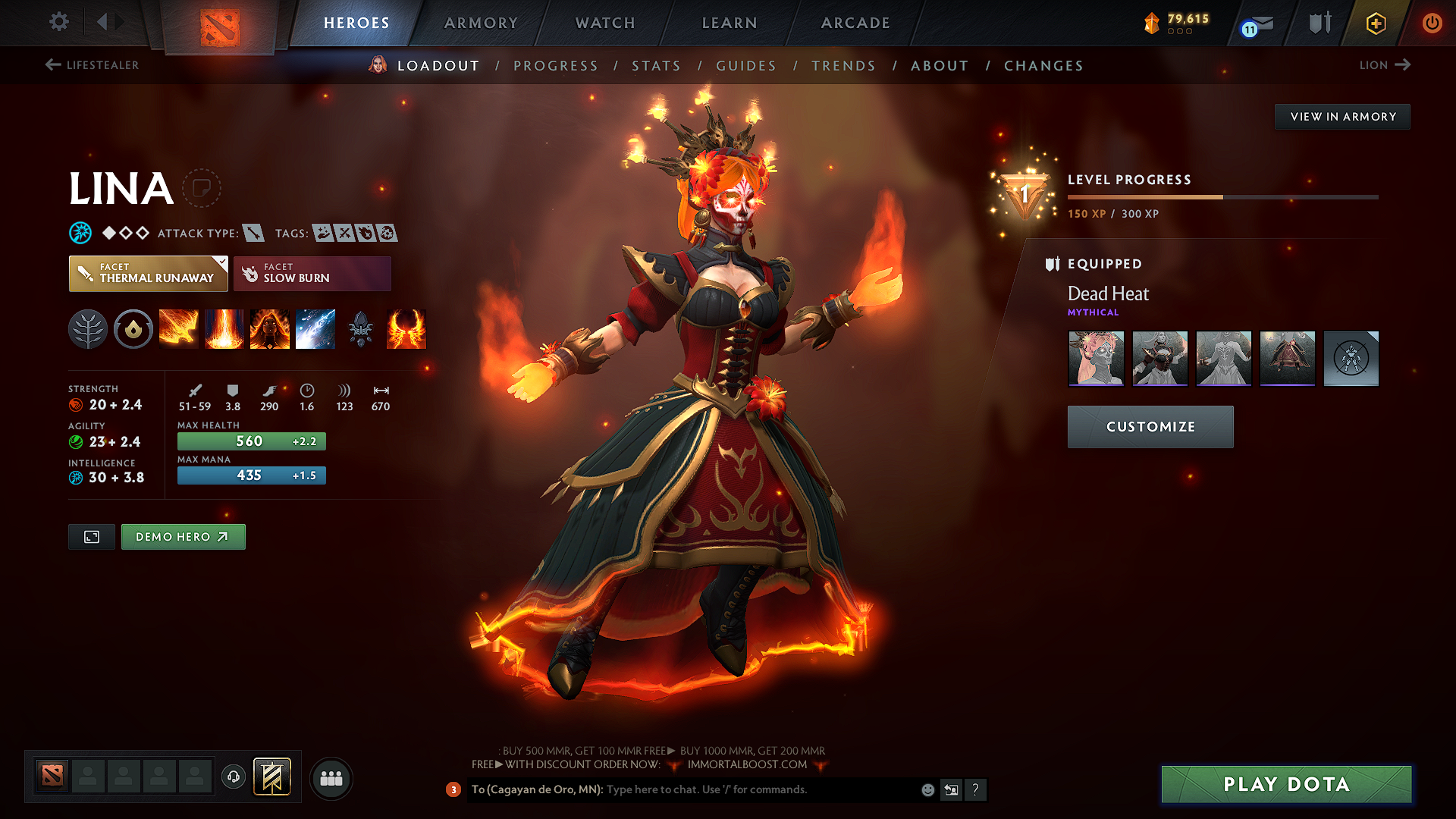This screenshot has height=819, width=1456.
Task: Start matchmaking with Play Dota
Action: click(x=1286, y=784)
